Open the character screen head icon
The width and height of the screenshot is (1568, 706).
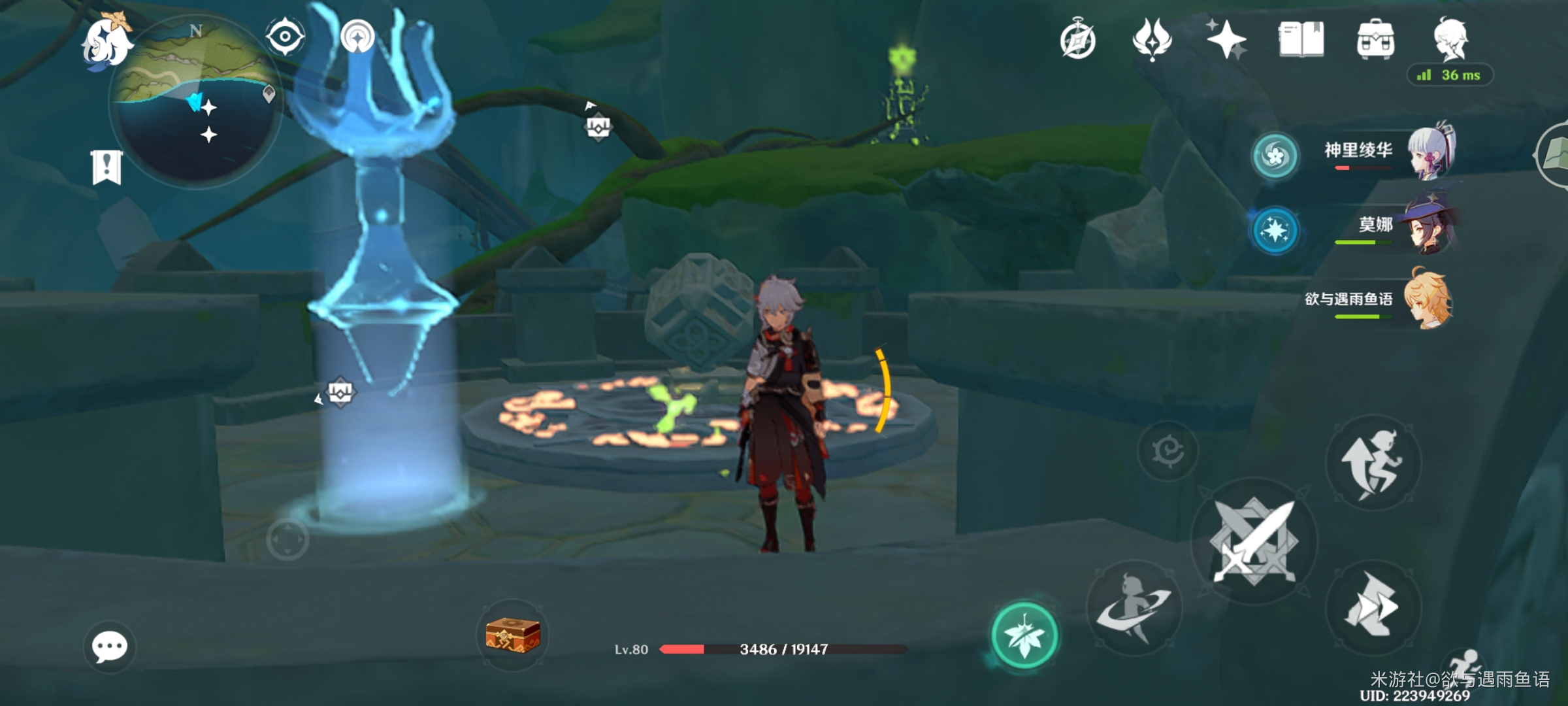[1450, 39]
